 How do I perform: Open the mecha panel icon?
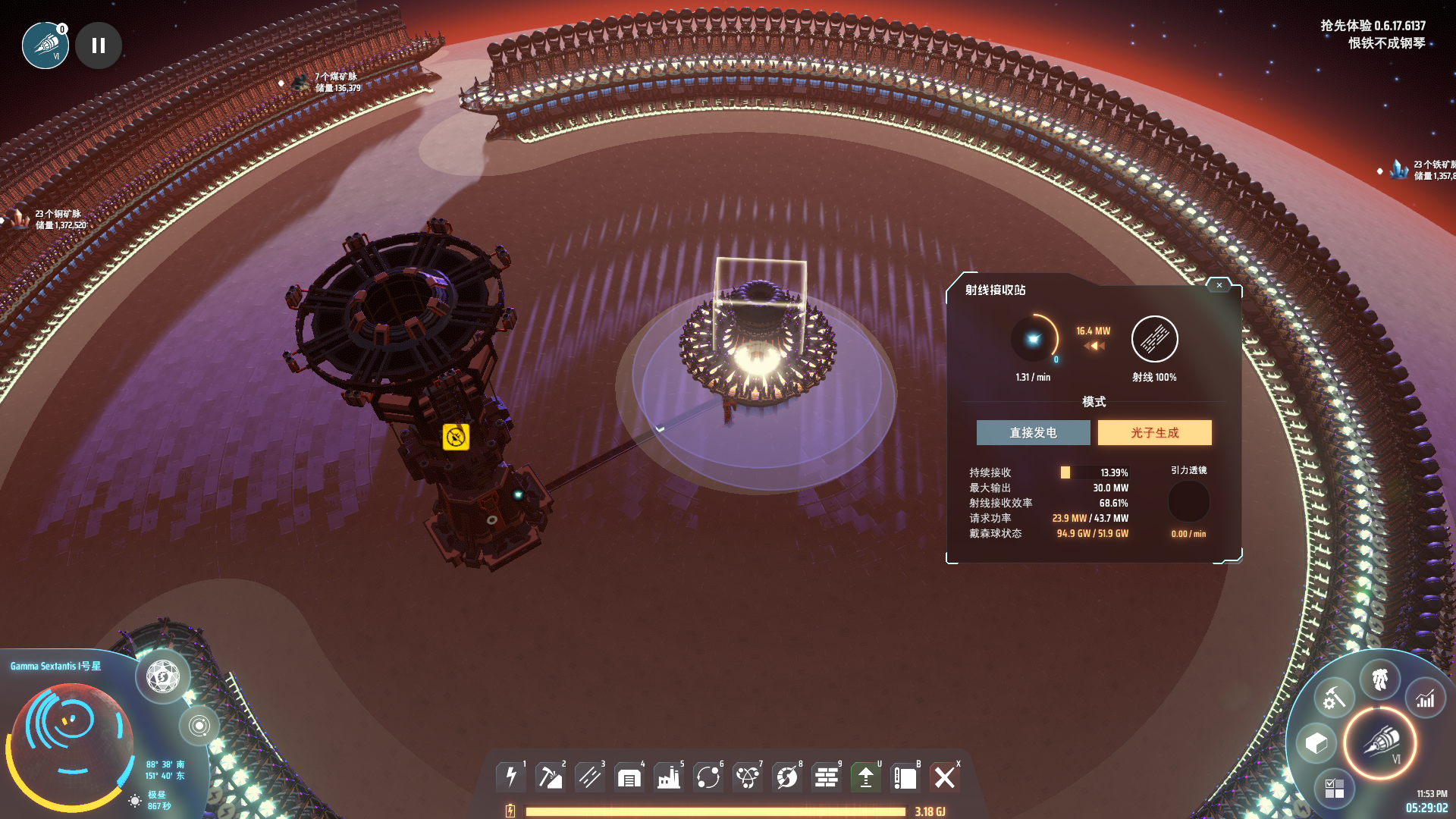coord(1379,679)
